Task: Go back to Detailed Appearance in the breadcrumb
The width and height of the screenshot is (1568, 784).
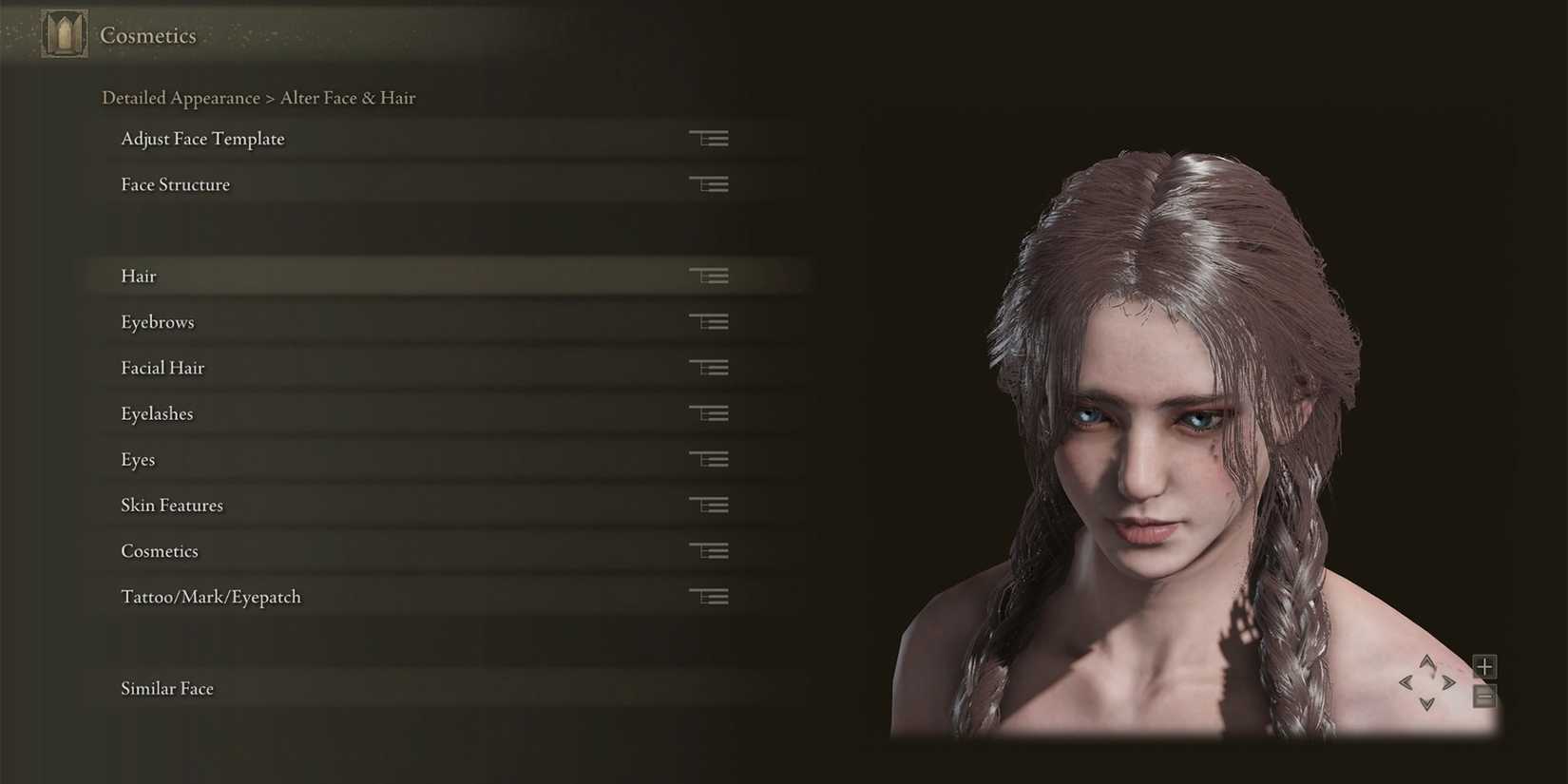Action: point(181,98)
